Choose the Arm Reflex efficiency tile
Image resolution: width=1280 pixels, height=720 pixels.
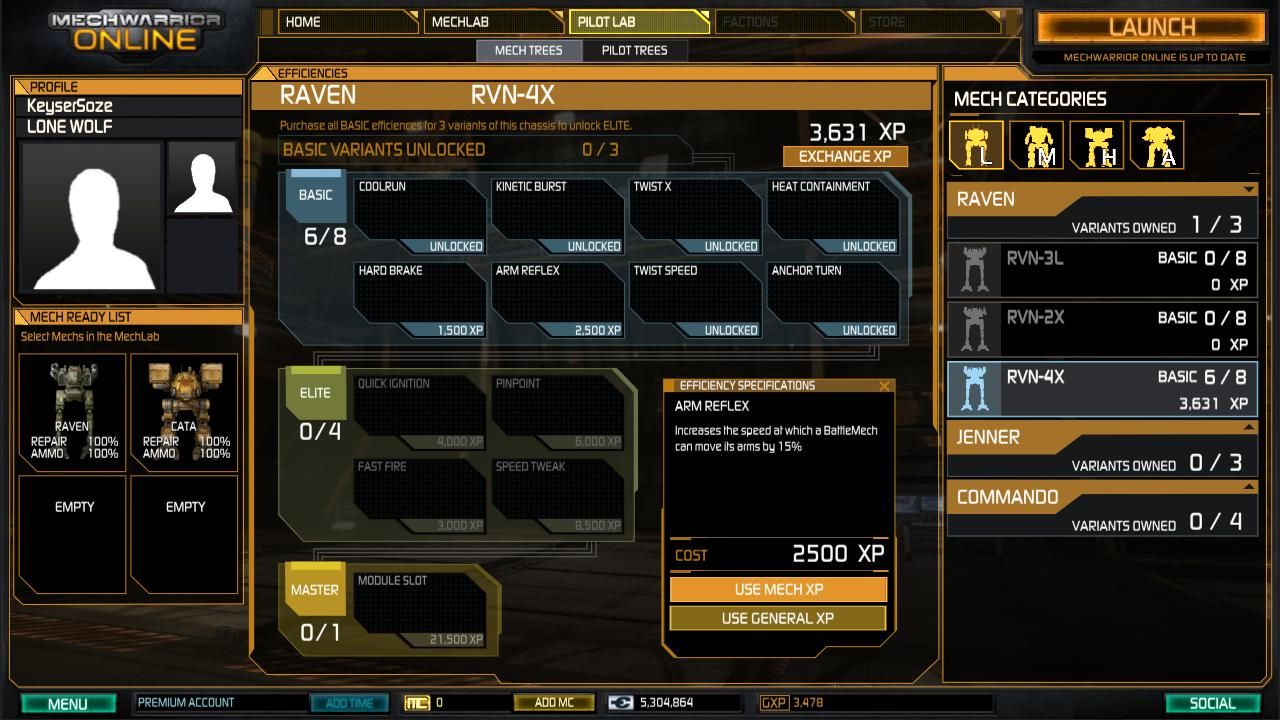(557, 300)
